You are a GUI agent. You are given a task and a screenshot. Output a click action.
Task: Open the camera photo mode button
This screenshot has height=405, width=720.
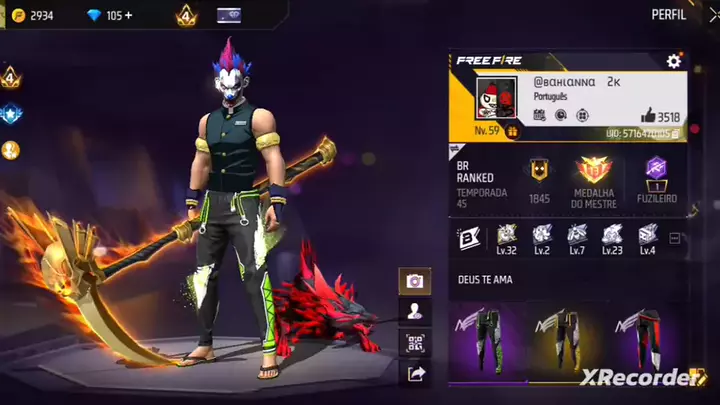tap(415, 282)
